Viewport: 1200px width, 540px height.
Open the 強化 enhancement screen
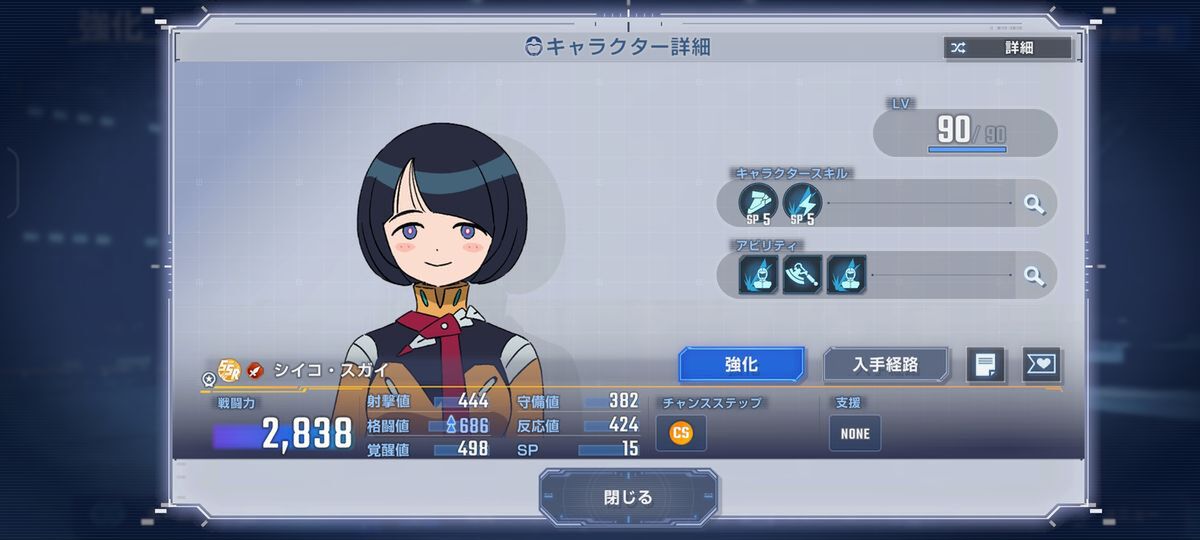[741, 365]
